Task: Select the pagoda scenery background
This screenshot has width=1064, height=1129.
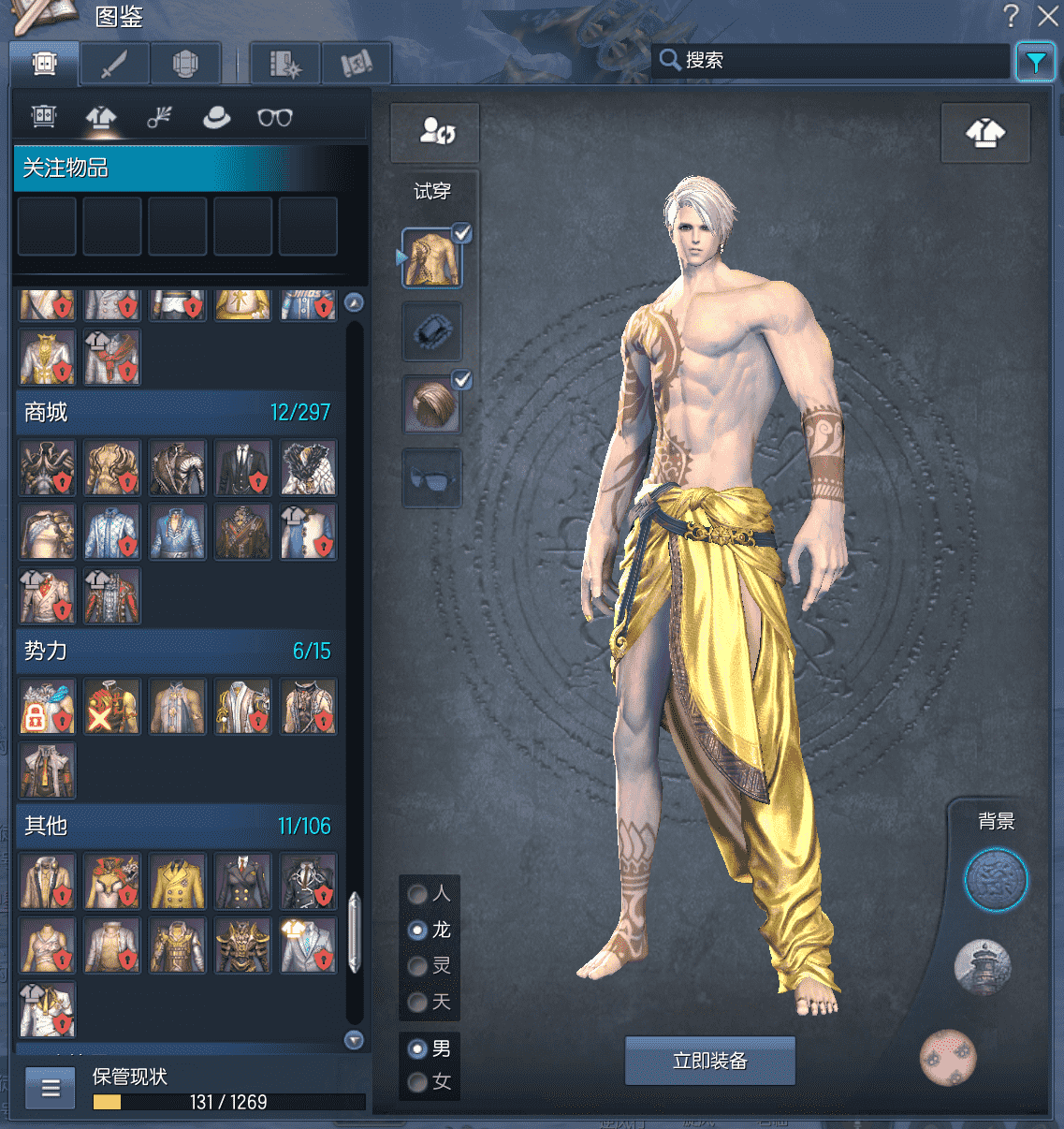Action: tap(982, 967)
